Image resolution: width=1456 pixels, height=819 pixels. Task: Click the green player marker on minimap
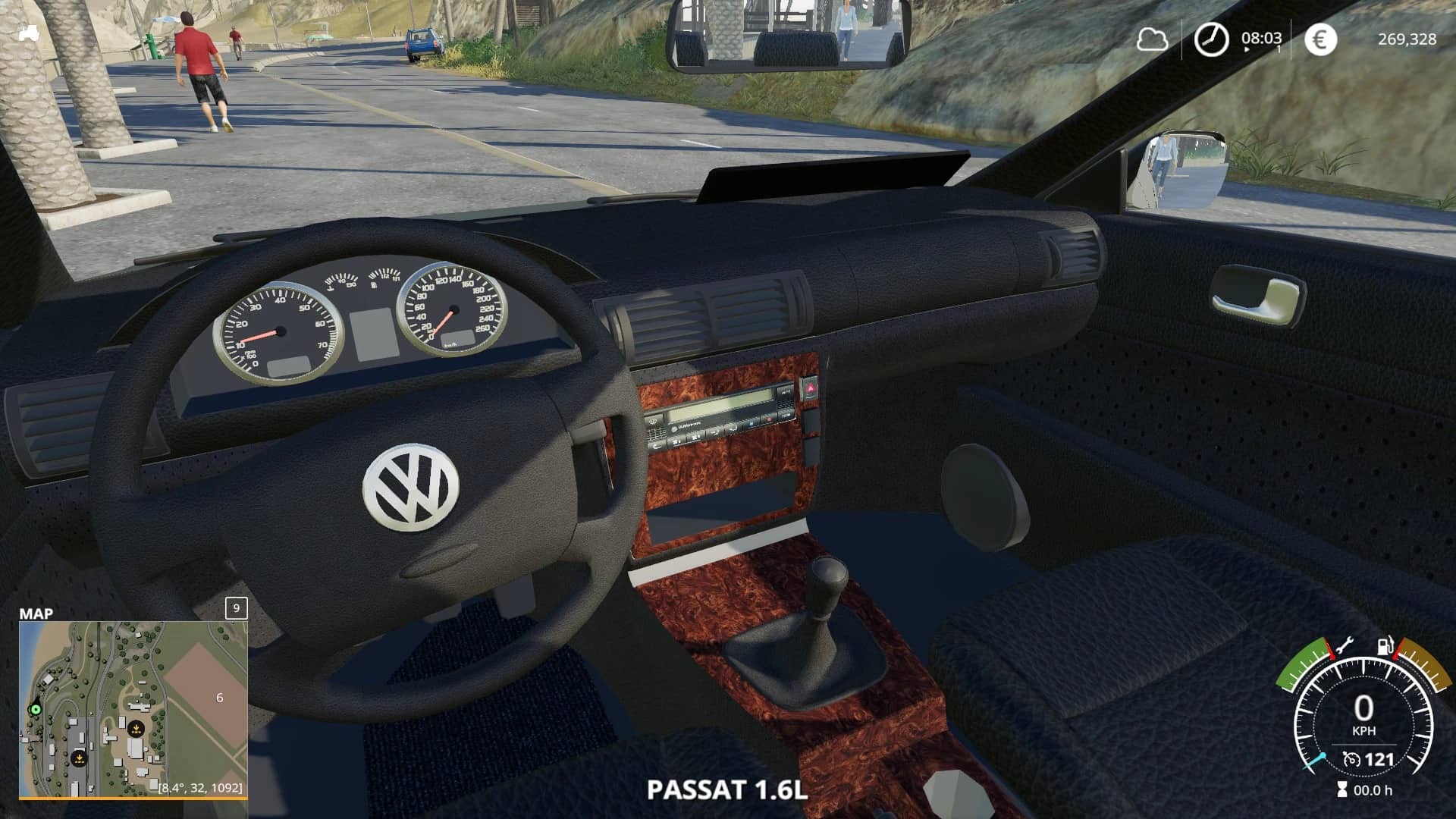[34, 709]
